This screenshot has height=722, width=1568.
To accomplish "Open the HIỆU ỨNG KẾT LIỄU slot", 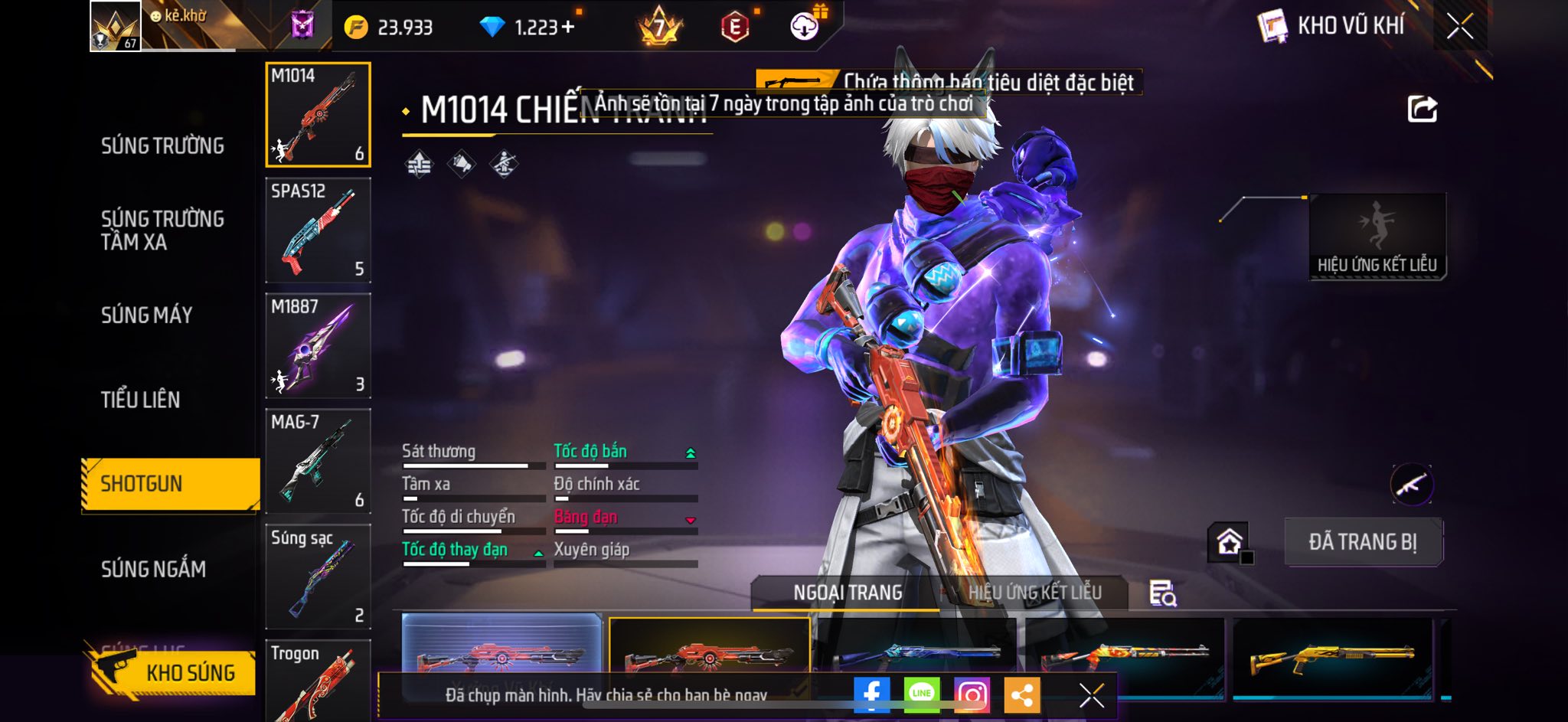I will click(1377, 236).
